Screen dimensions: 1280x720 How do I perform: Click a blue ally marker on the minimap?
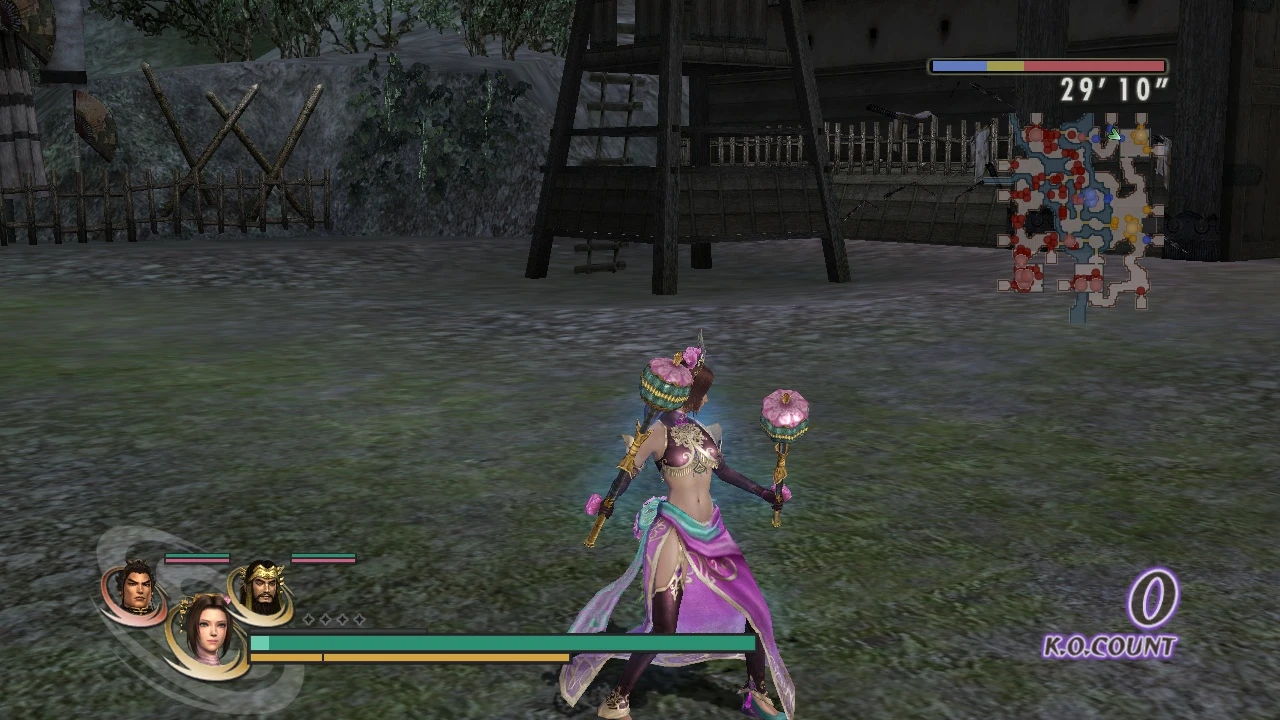coord(1108,198)
